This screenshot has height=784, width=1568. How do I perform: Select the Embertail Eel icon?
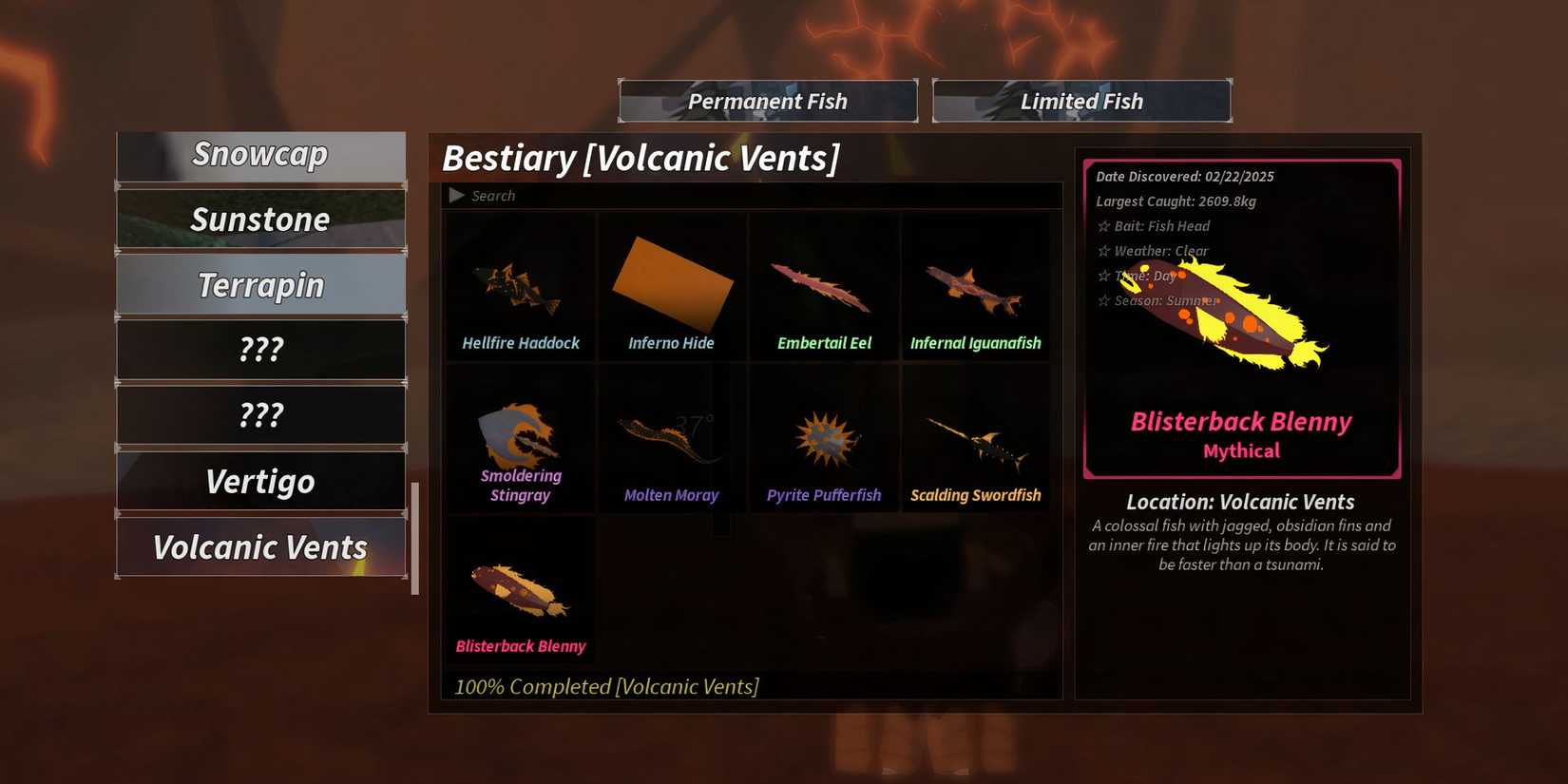coord(823,285)
